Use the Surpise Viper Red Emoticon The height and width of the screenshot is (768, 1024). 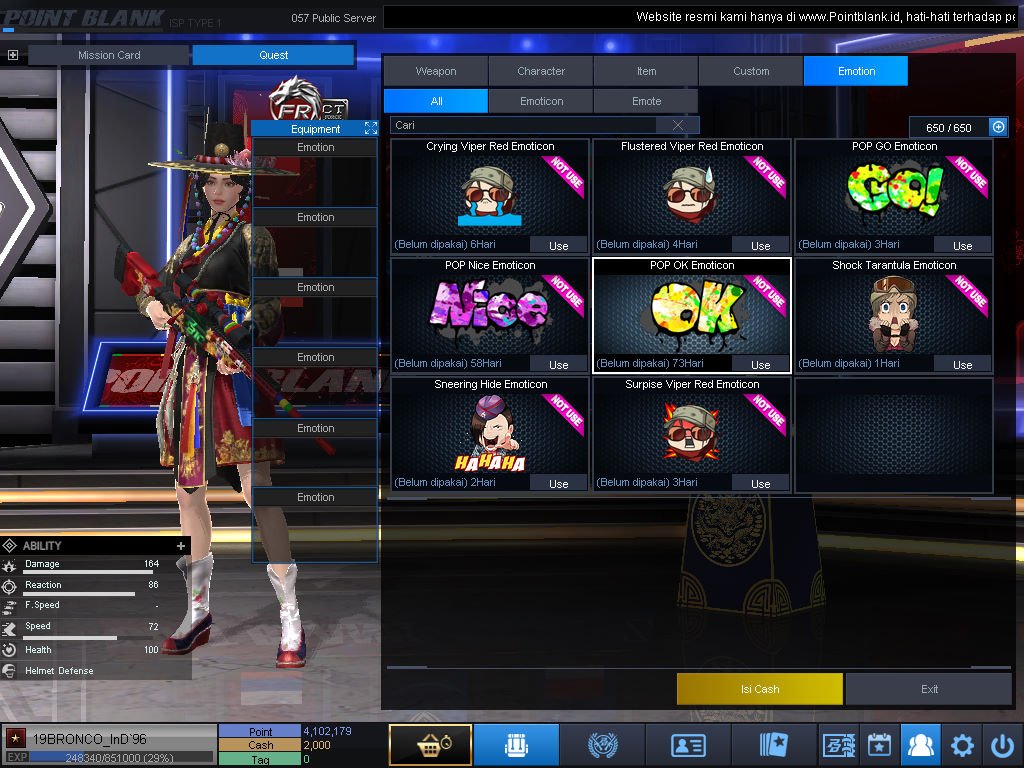coord(760,483)
